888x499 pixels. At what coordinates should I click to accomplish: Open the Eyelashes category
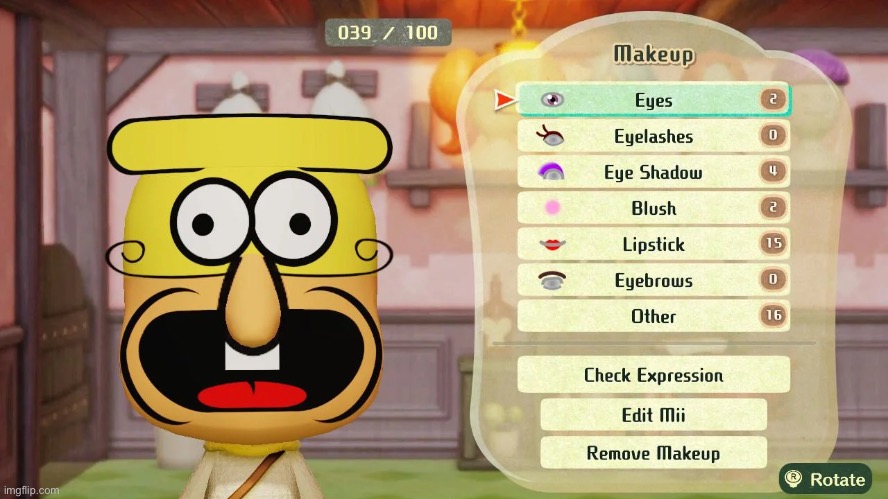(653, 136)
